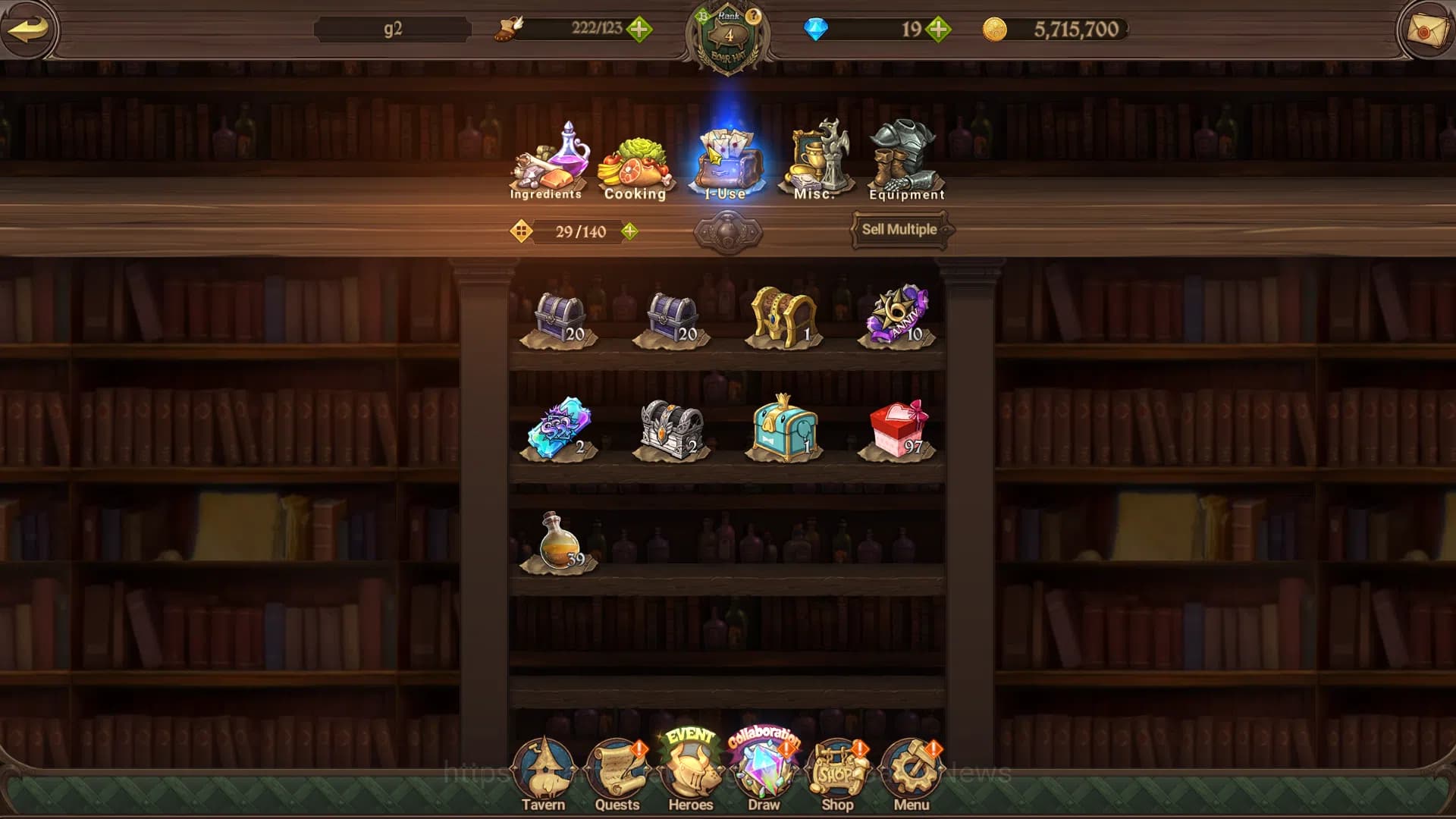Add more stamina with the plus button
Image resolution: width=1456 pixels, height=819 pixels.
pyautogui.click(x=639, y=30)
